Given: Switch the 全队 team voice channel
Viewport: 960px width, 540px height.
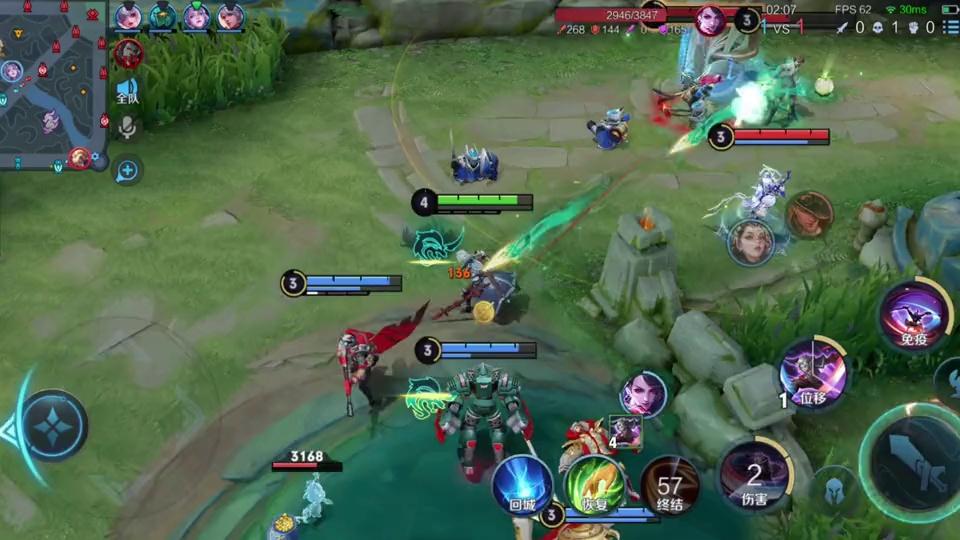Looking at the screenshot, I should pos(127,92).
